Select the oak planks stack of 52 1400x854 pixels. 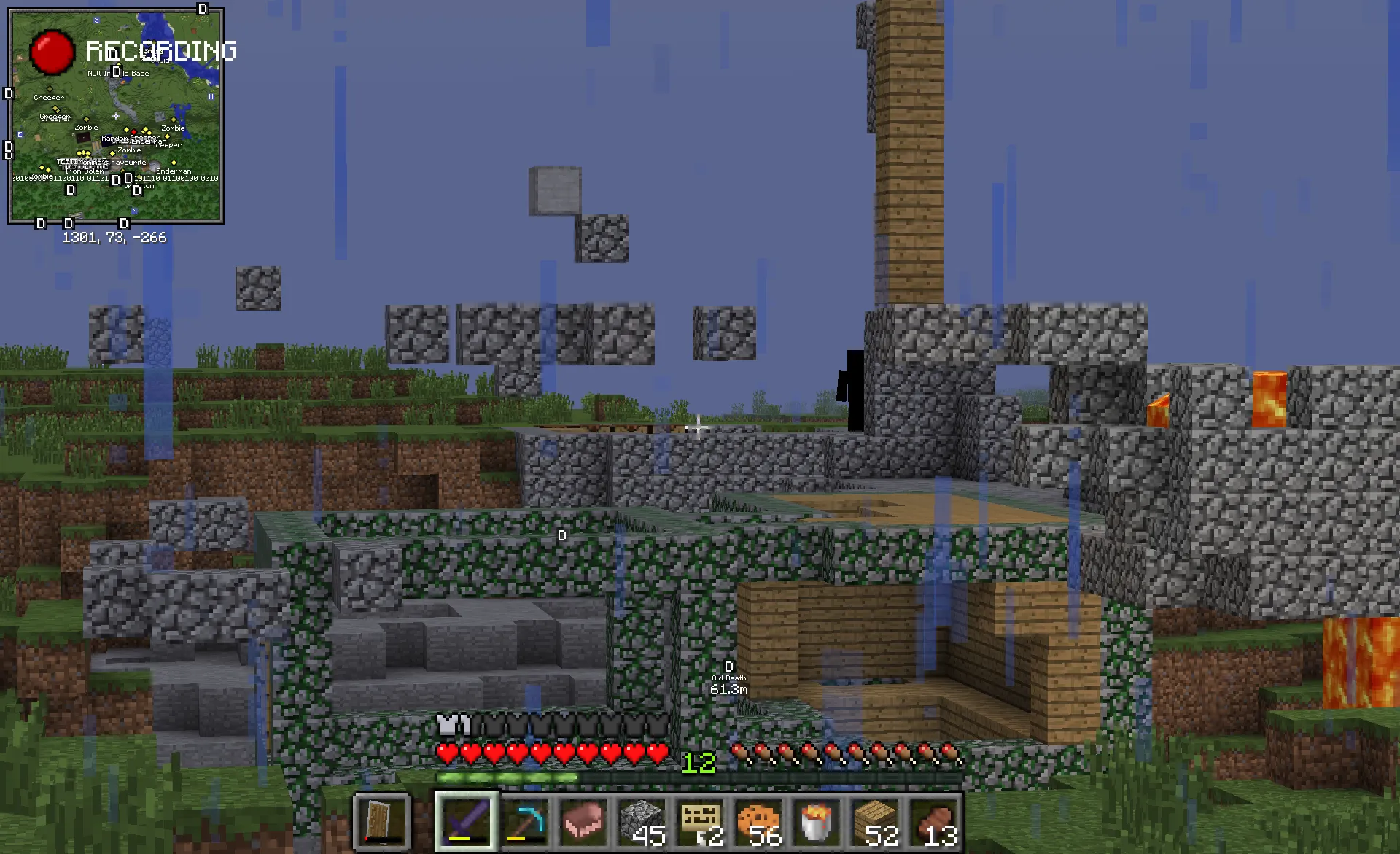pos(875,821)
